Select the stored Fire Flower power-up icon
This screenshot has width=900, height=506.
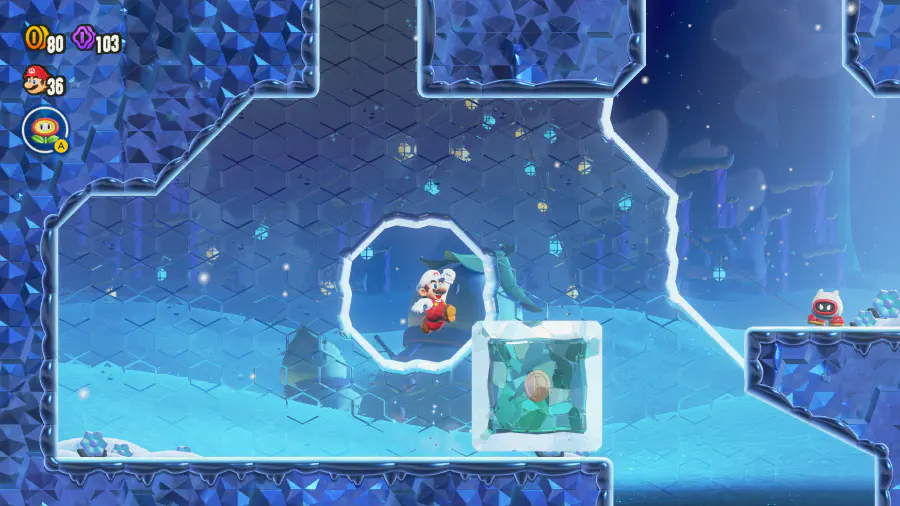tap(44, 129)
